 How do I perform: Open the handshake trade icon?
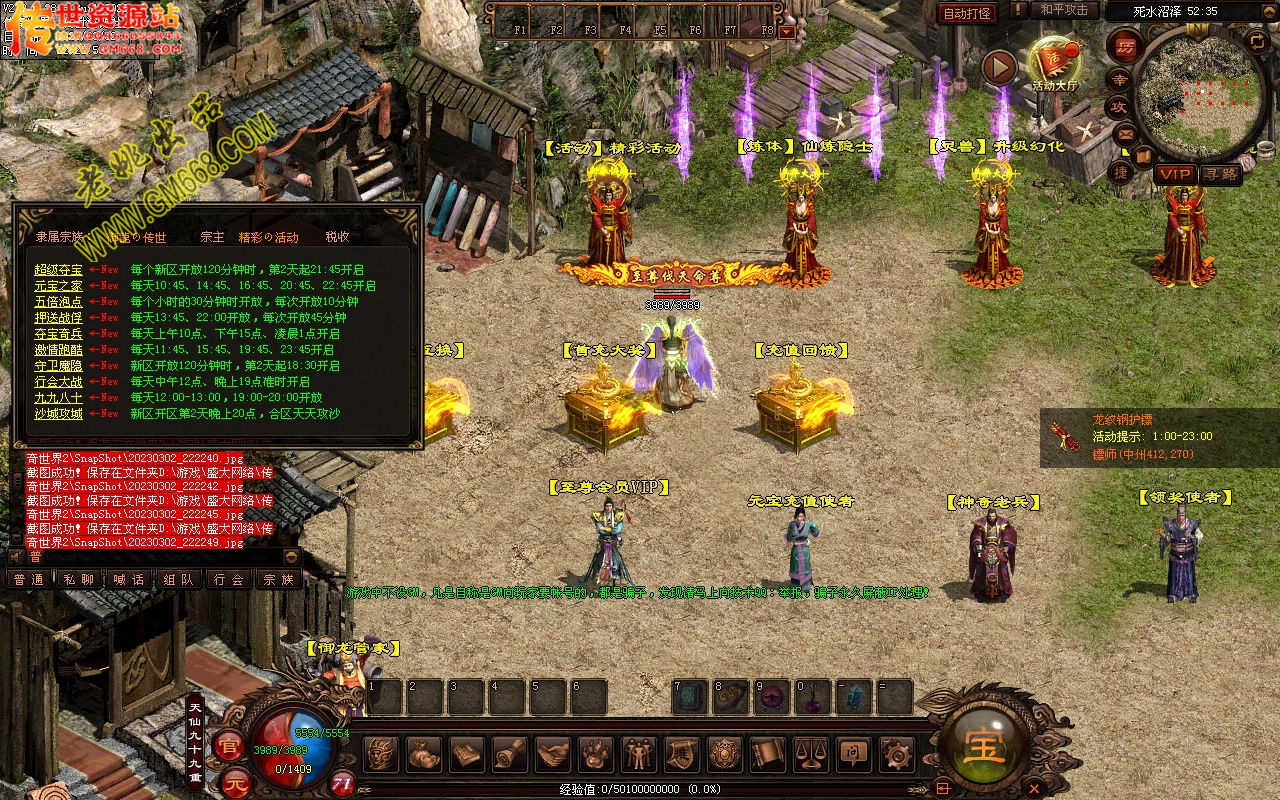pos(552,754)
